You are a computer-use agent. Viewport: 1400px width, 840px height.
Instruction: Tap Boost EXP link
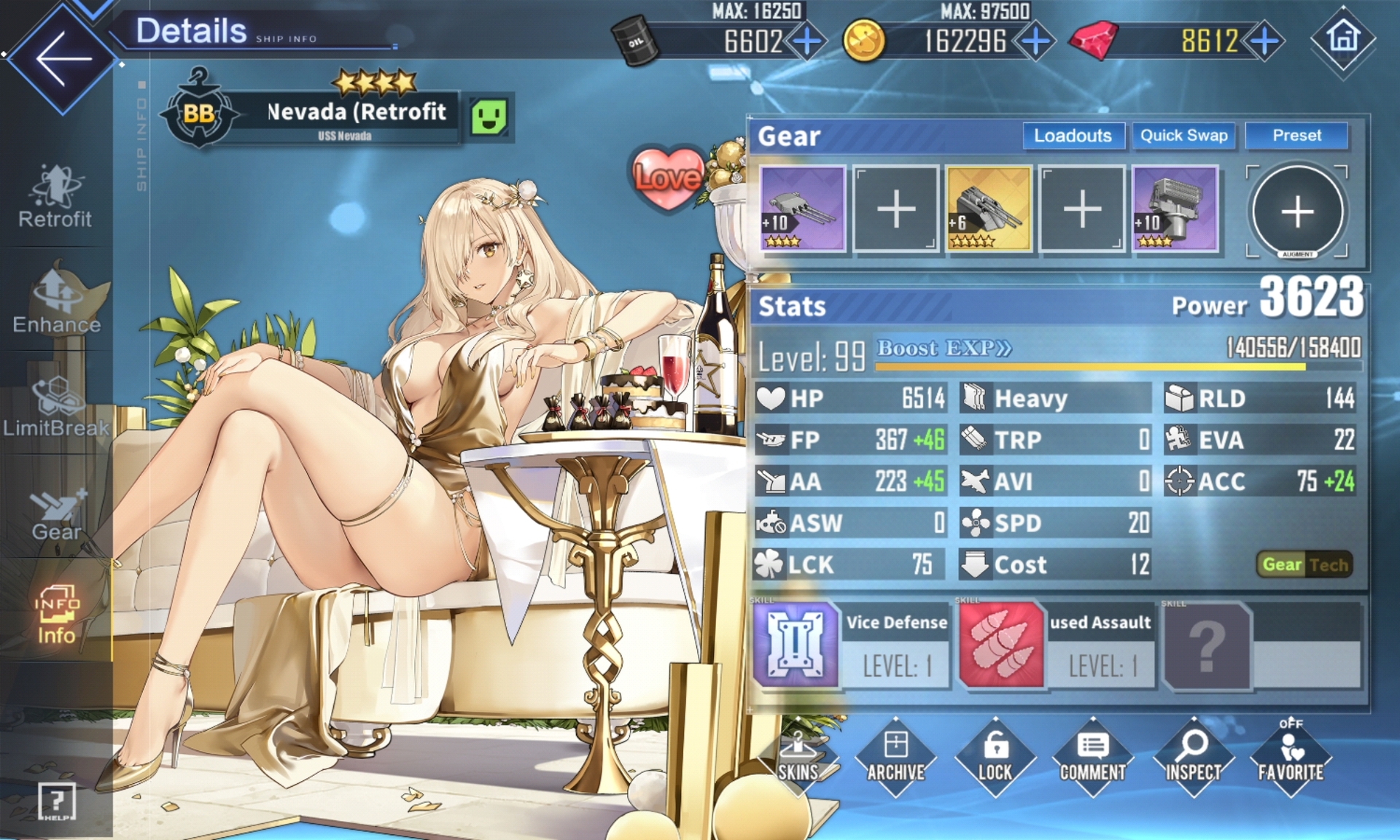tap(944, 349)
